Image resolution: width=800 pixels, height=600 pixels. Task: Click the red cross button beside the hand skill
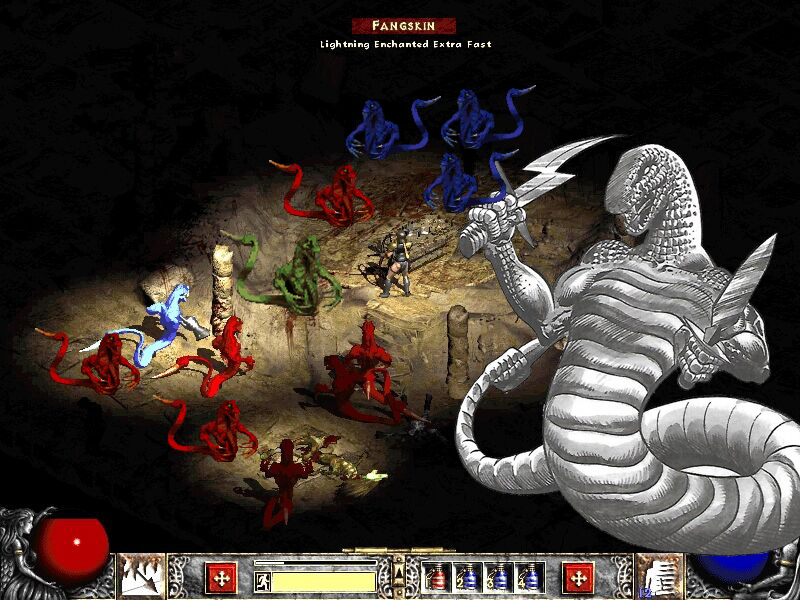tap(577, 577)
